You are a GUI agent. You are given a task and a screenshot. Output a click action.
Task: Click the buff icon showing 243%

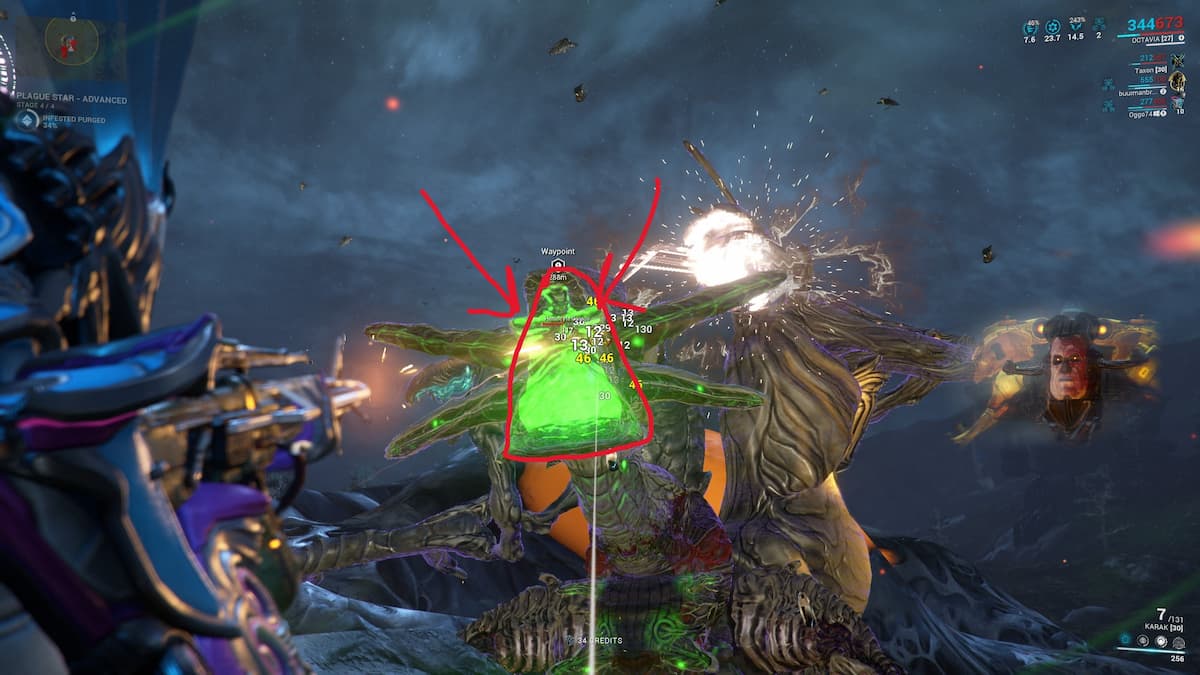pos(1076,27)
